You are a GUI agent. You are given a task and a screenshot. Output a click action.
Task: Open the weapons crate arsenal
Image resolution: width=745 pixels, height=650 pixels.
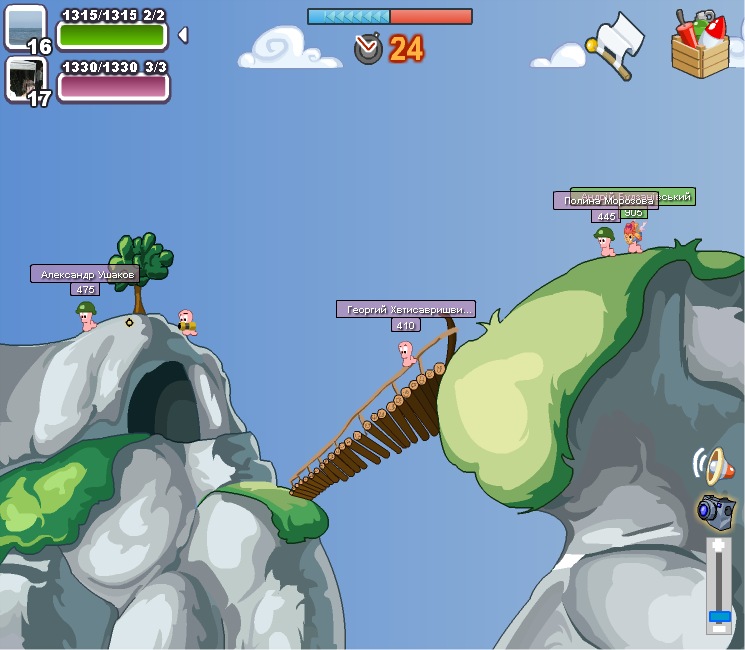701,44
